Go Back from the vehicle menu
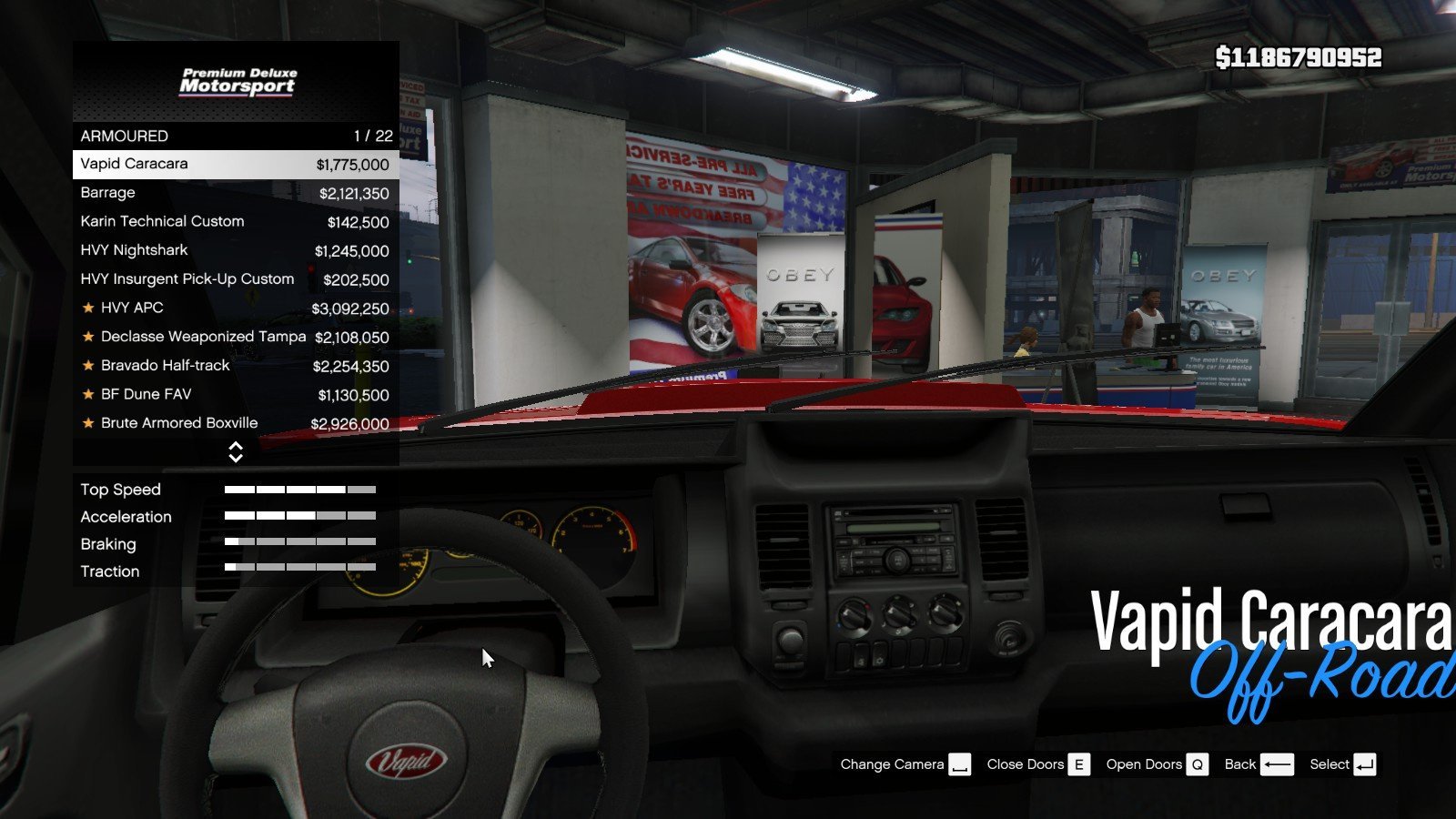The image size is (1456, 819). click(1259, 764)
